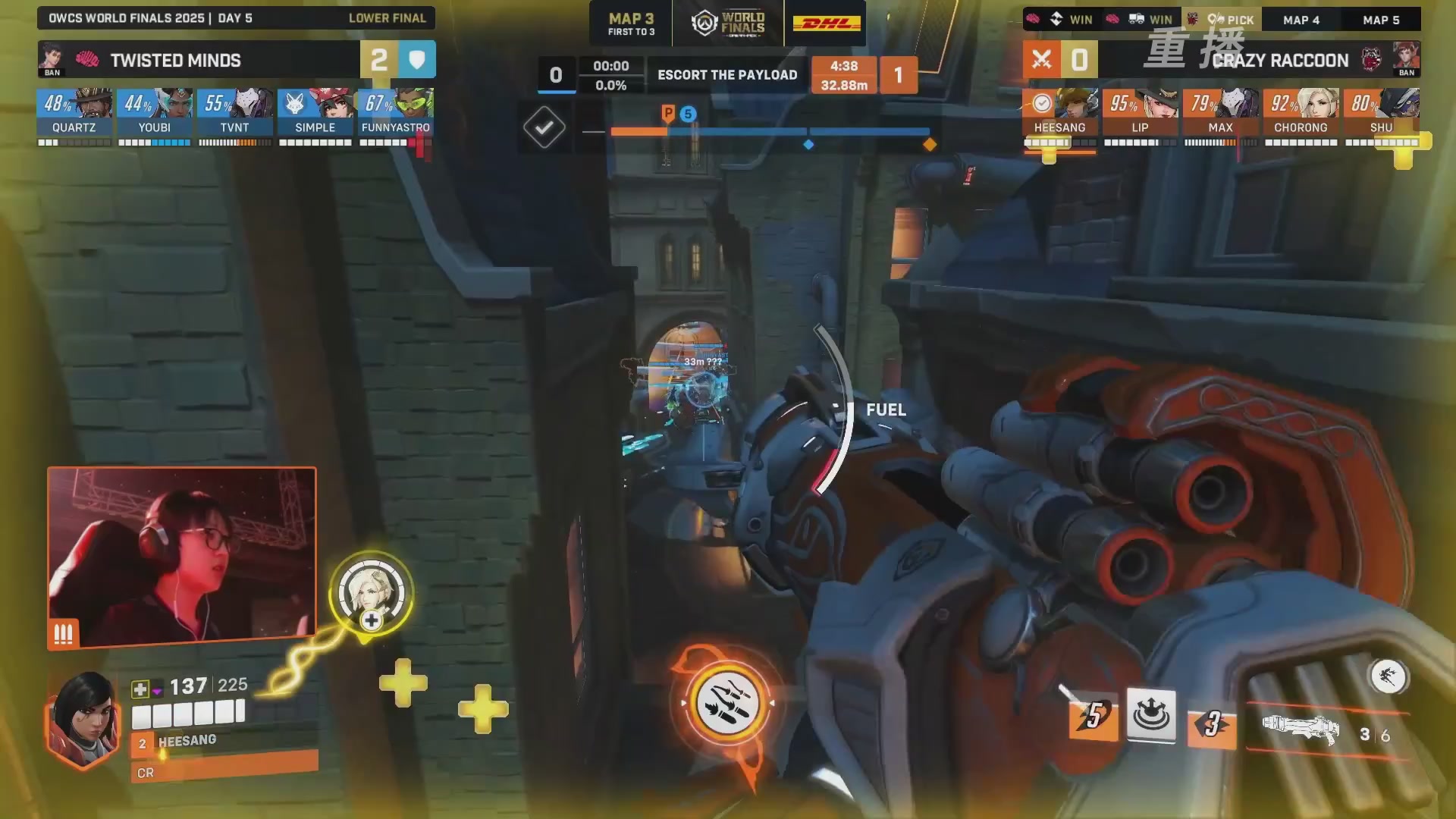1456x819 pixels.
Task: Pick SHU's player card
Action: pyautogui.click(x=1382, y=112)
